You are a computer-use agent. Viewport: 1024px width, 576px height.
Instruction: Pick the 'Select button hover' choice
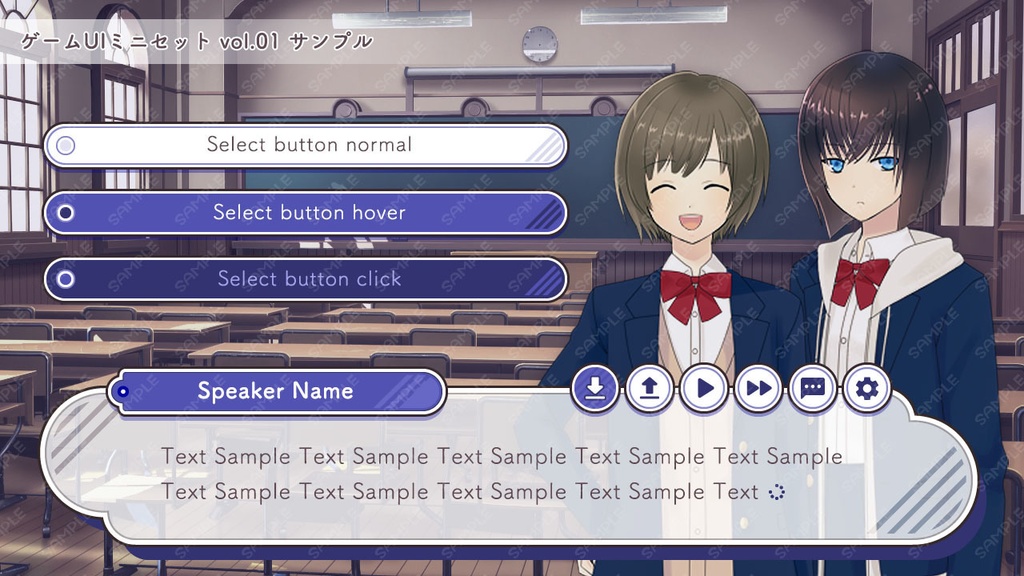tap(306, 213)
